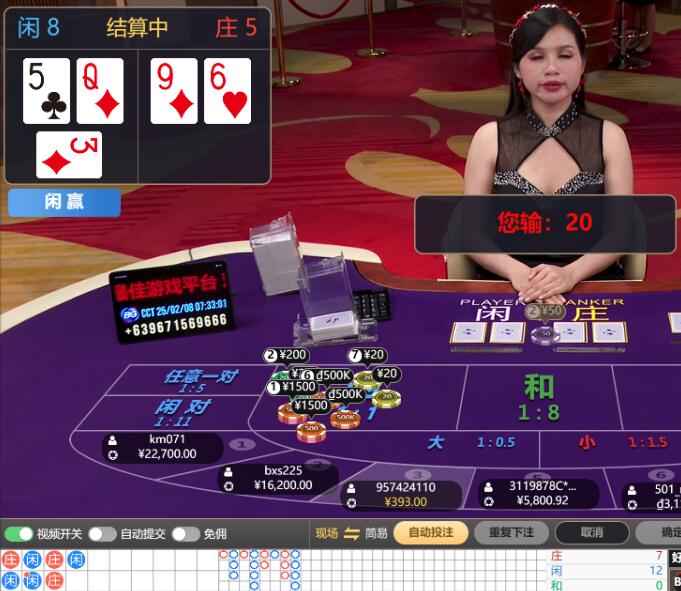Image resolution: width=681 pixels, height=591 pixels.
Task: Activate the 自动投注 auto-bet button
Action: [x=430, y=533]
